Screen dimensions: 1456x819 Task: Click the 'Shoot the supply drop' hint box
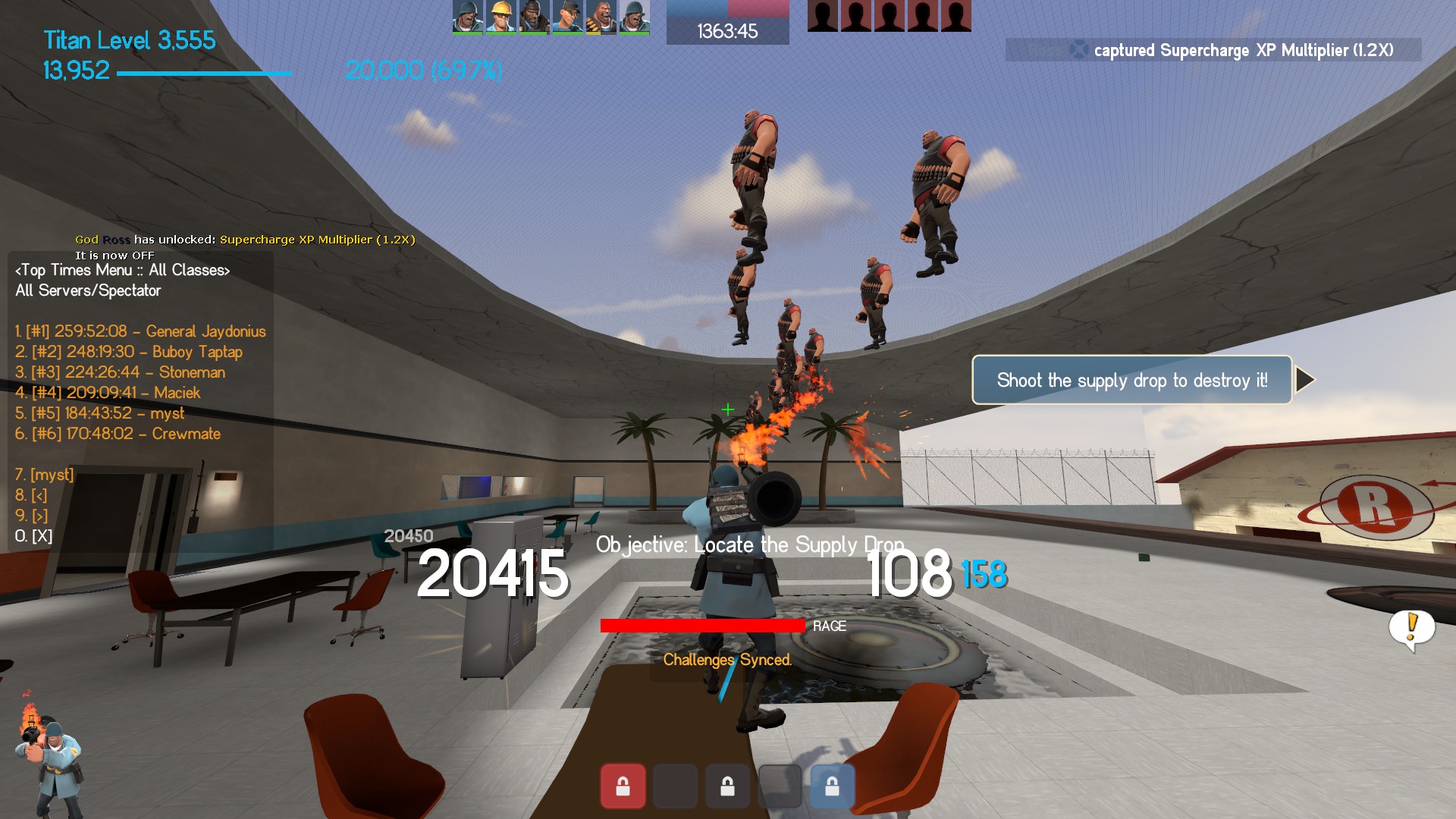(1131, 380)
